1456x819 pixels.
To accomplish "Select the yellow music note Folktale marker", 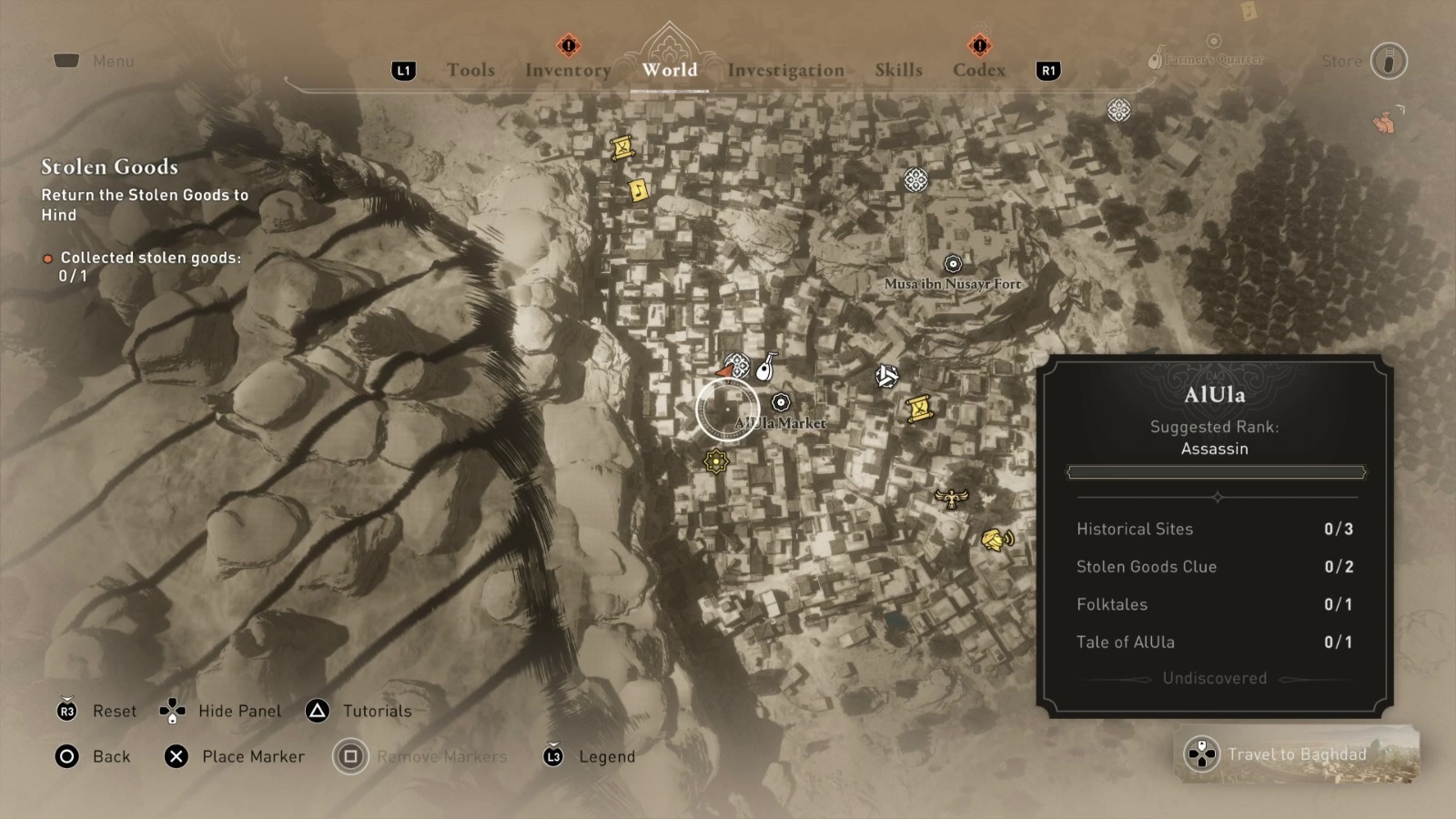I will pos(640,192).
